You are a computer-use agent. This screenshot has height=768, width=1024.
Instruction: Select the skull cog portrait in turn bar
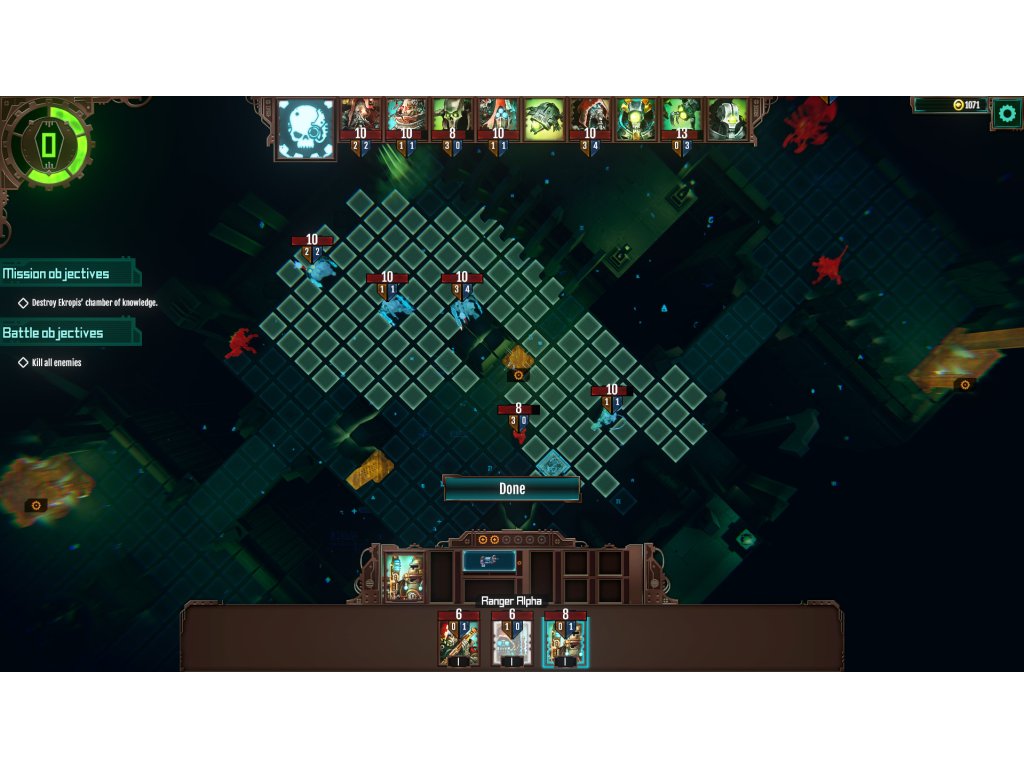click(306, 129)
